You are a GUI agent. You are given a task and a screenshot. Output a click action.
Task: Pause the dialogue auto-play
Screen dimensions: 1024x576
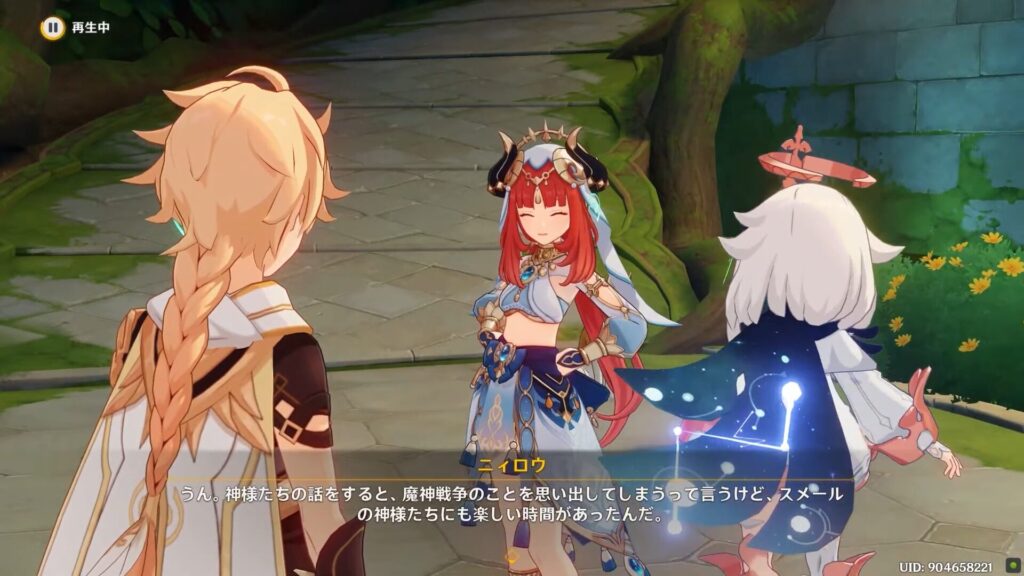[52, 28]
